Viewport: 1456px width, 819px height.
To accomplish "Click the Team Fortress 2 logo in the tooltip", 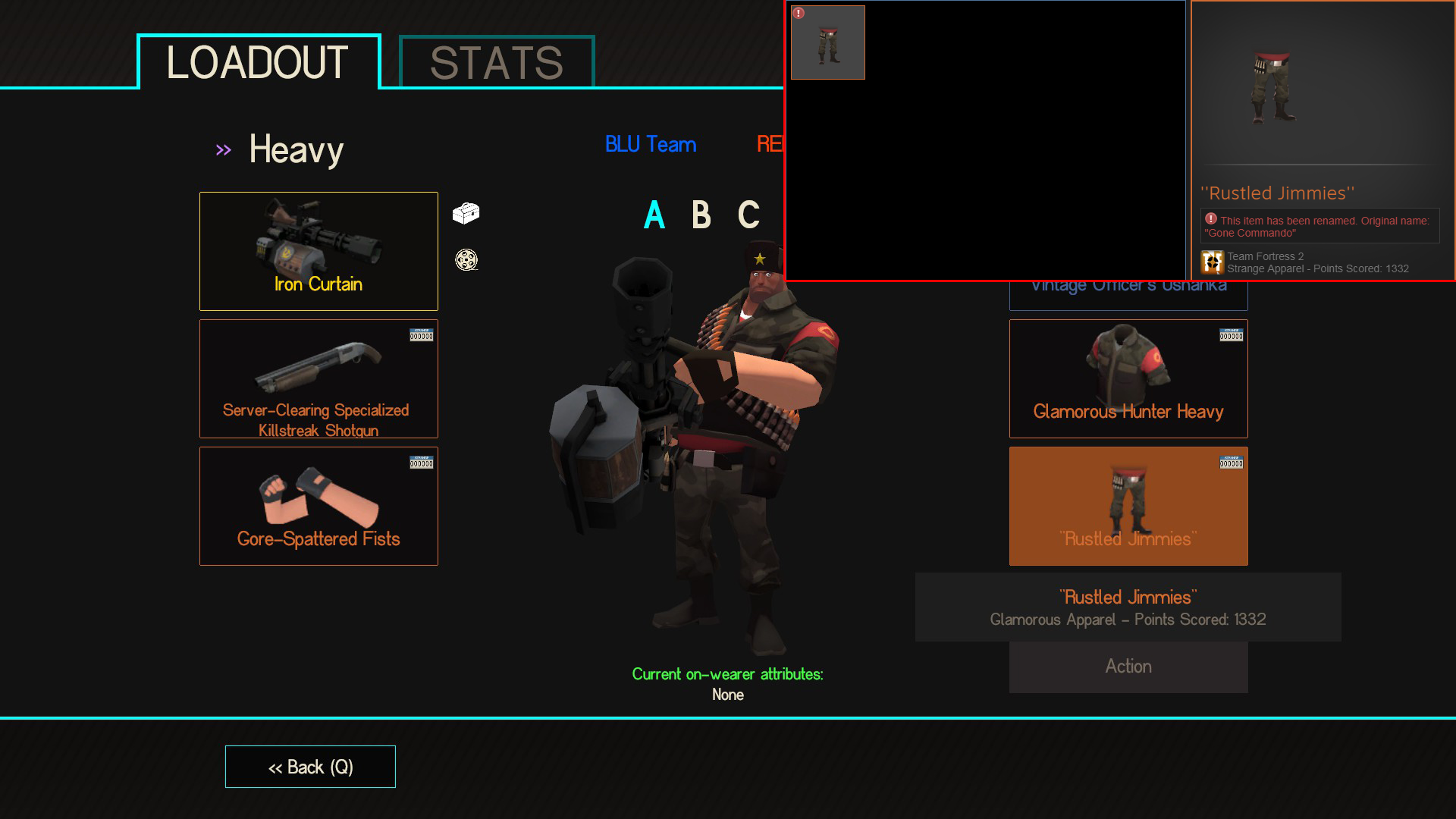I will pyautogui.click(x=1213, y=262).
